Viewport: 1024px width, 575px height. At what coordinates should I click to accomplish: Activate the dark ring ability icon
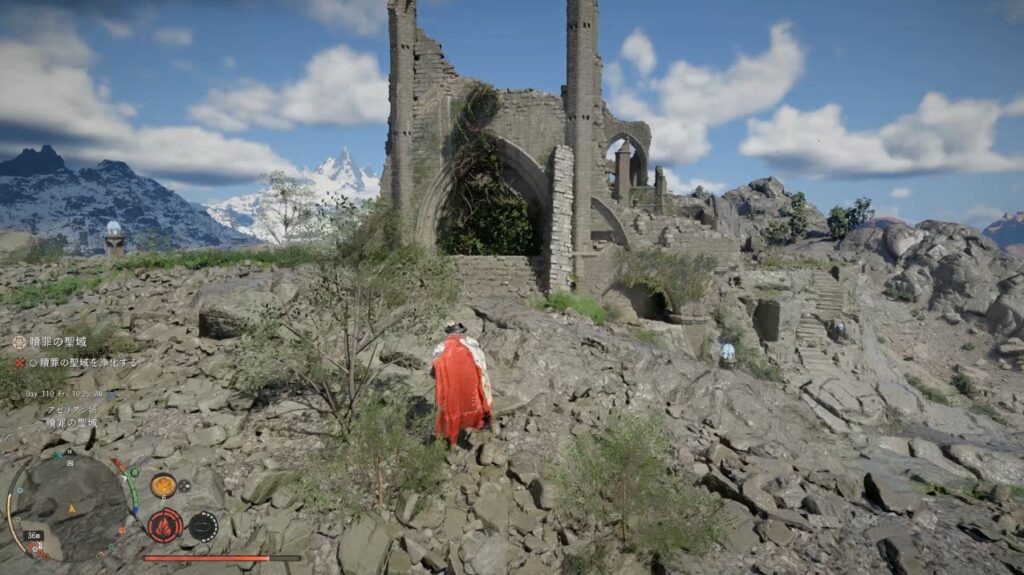203,526
